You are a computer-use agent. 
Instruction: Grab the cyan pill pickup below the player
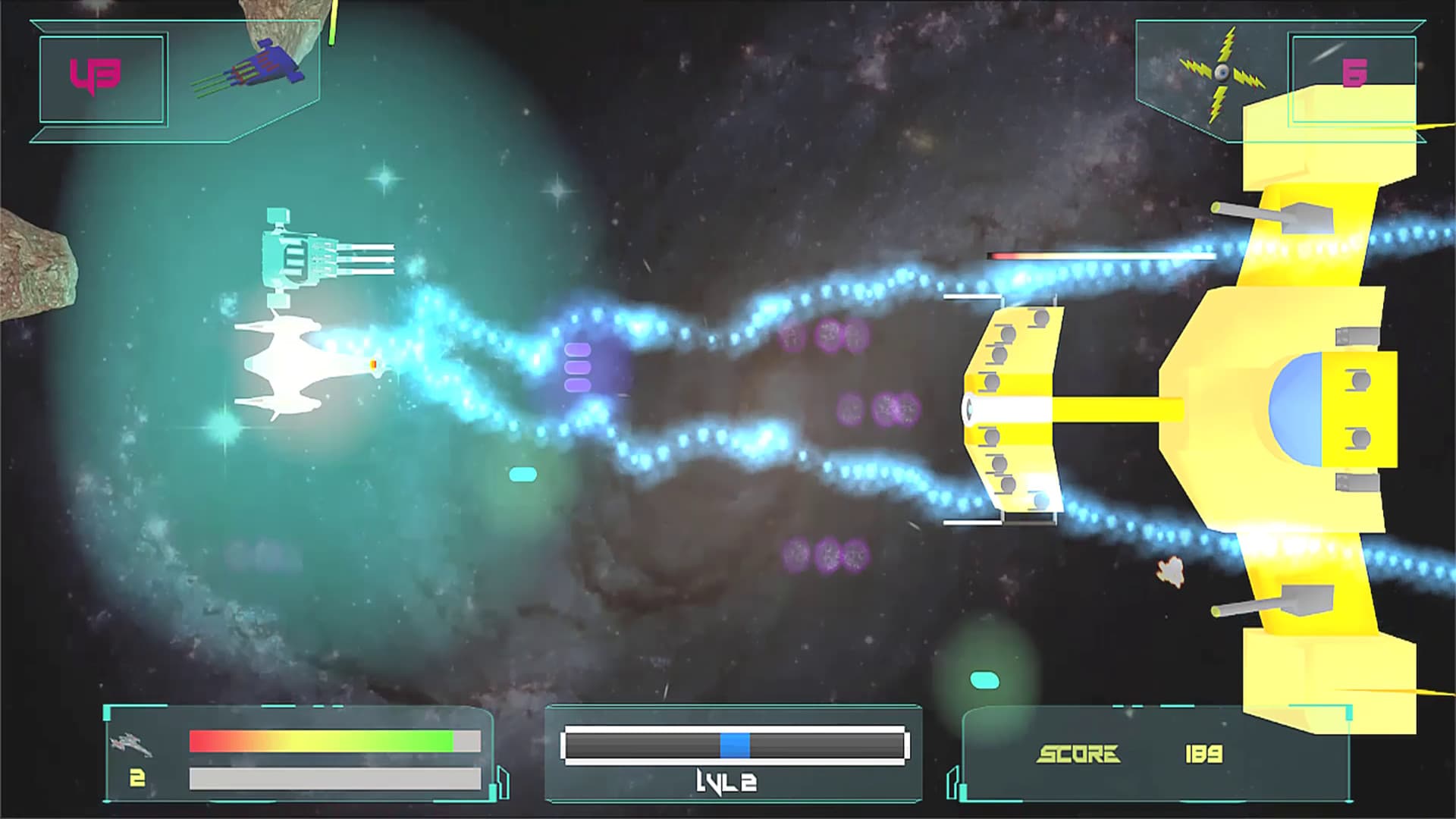coord(522,472)
